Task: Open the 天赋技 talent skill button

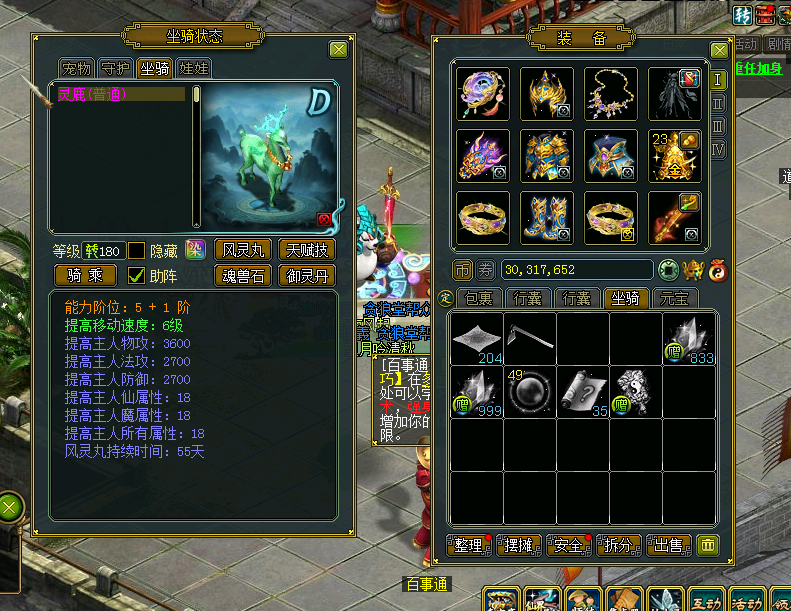Action: click(306, 249)
